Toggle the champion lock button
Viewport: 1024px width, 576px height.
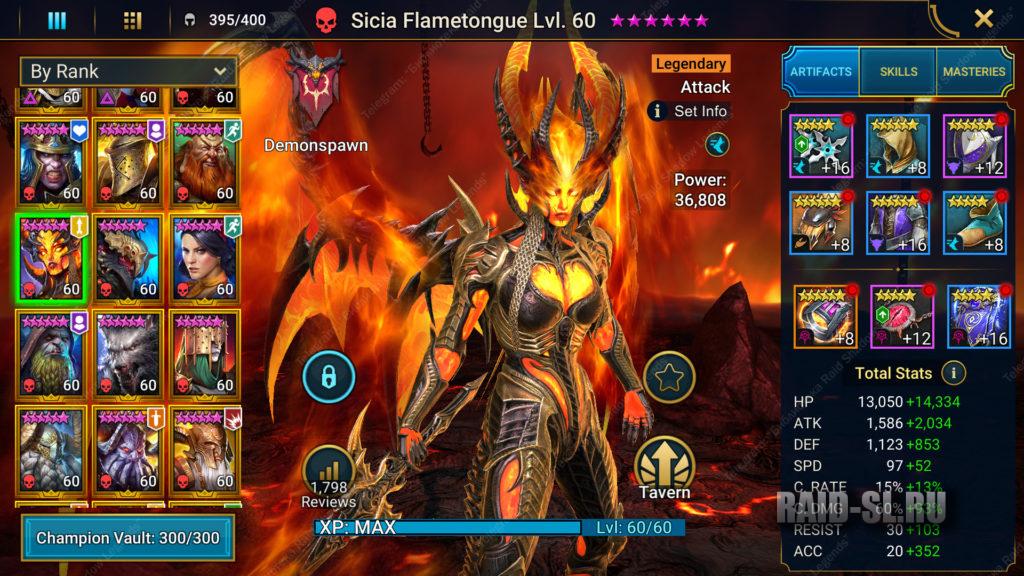[329, 376]
